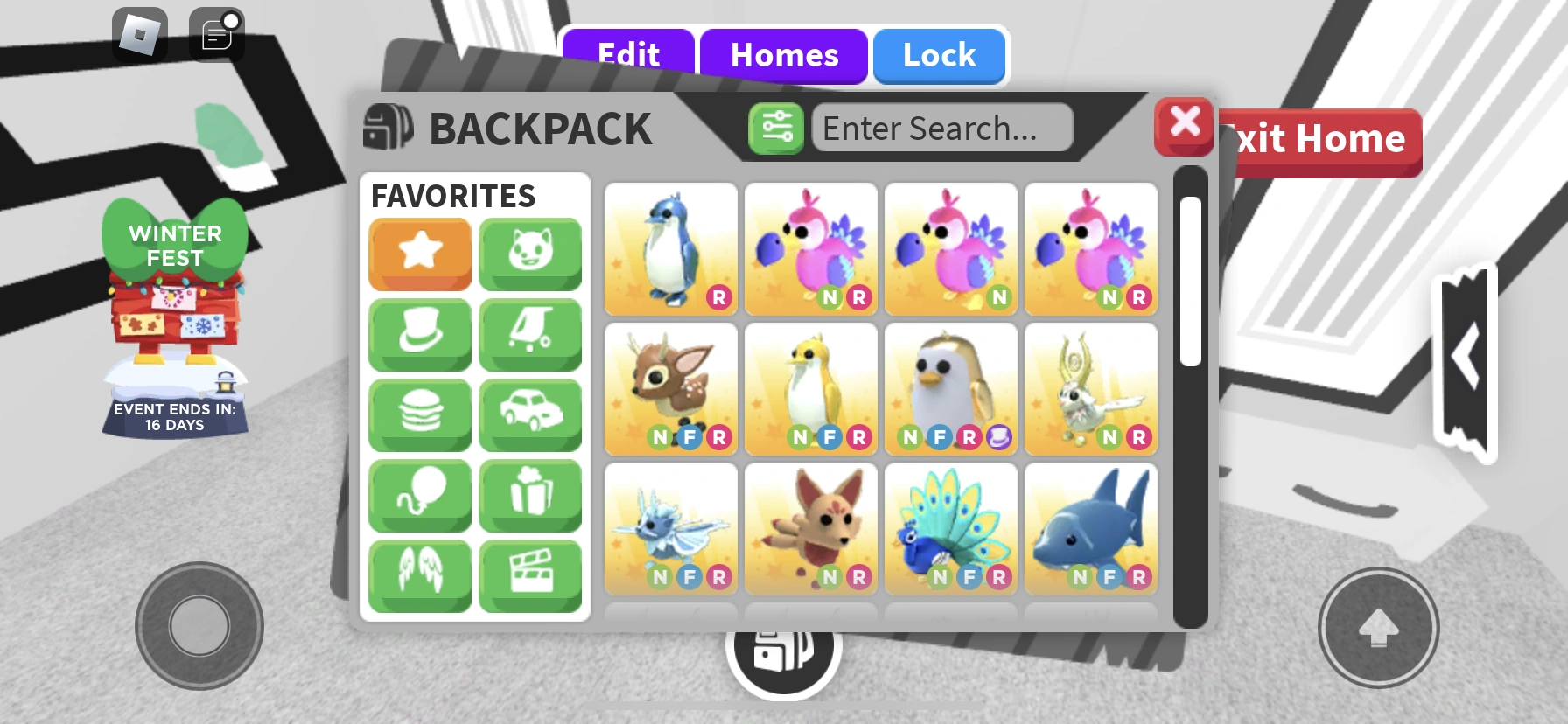
Task: Open the strollers category filter
Action: coord(530,335)
